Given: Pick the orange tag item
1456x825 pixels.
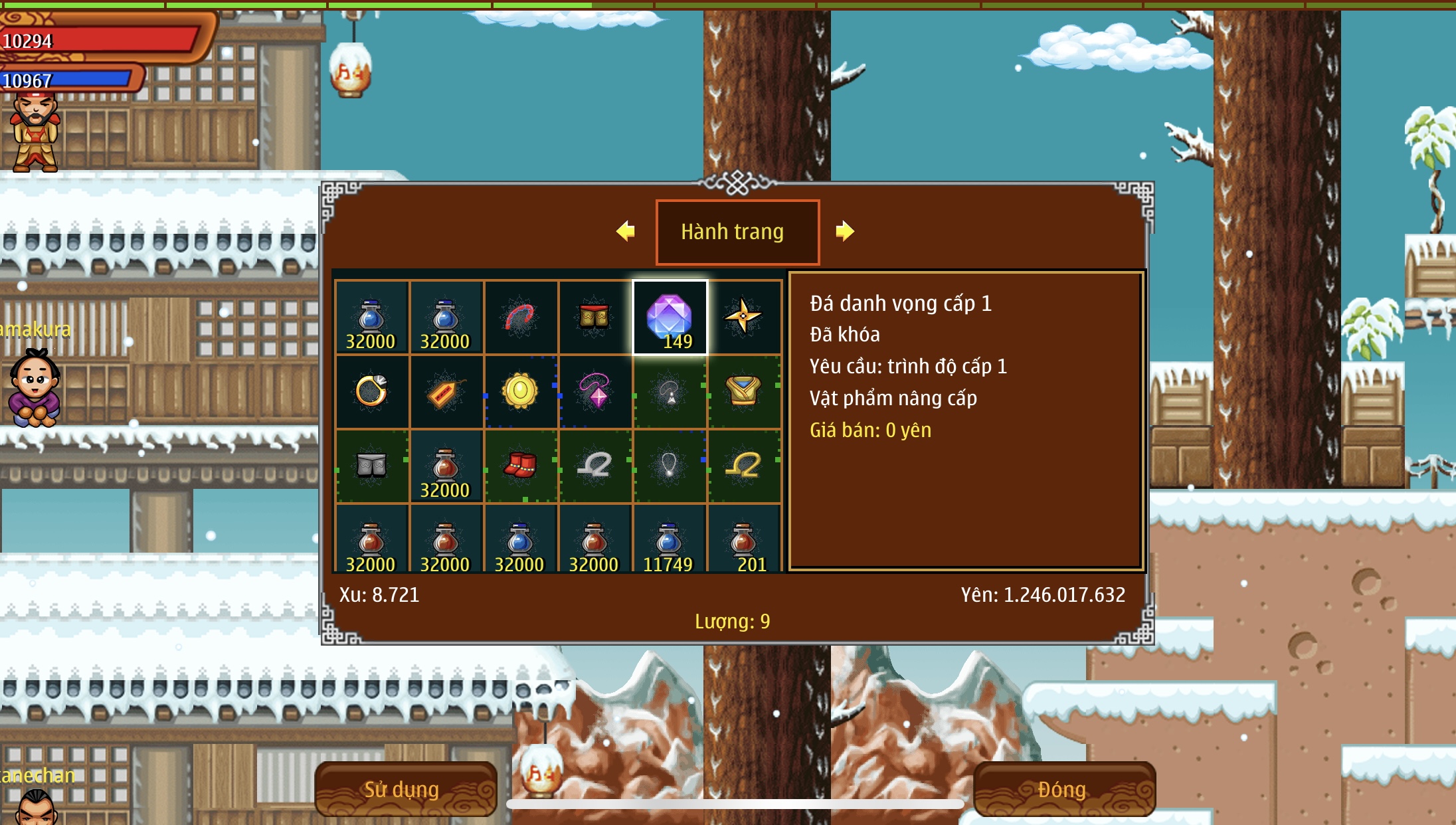Looking at the screenshot, I should [x=446, y=392].
